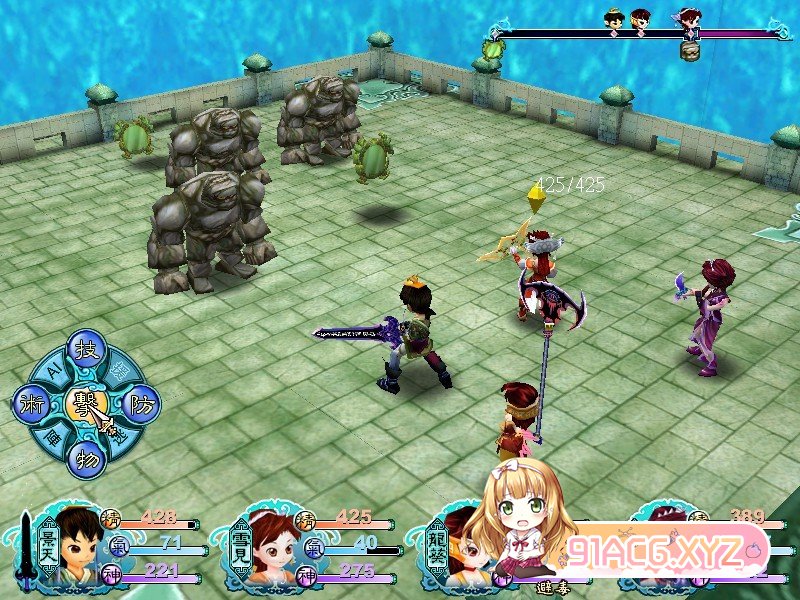
Task: Open the 術 magic spell command
Action: coord(30,404)
